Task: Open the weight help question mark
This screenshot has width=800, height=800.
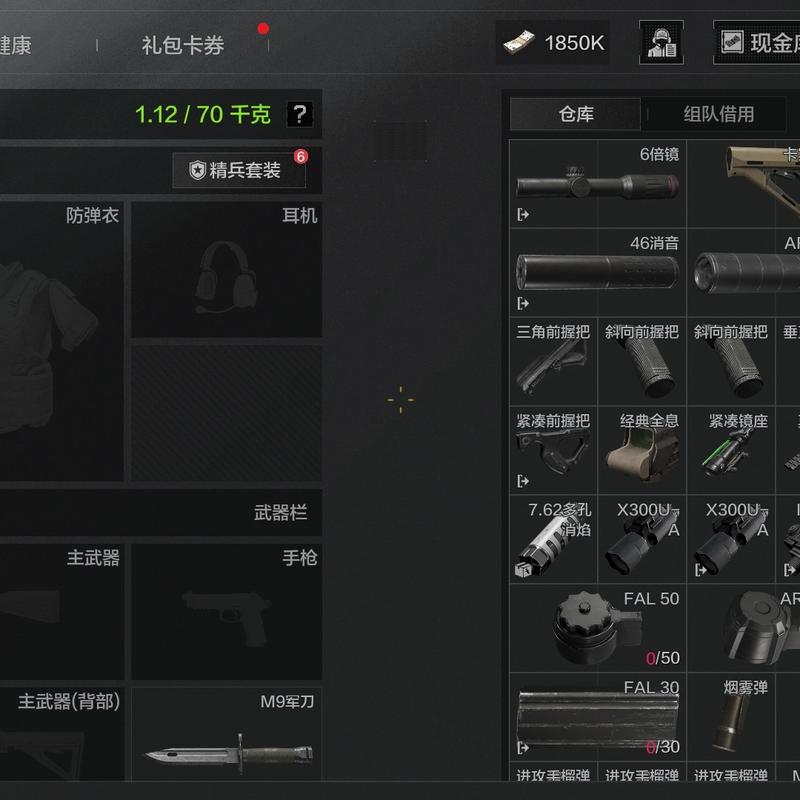Action: 299,114
